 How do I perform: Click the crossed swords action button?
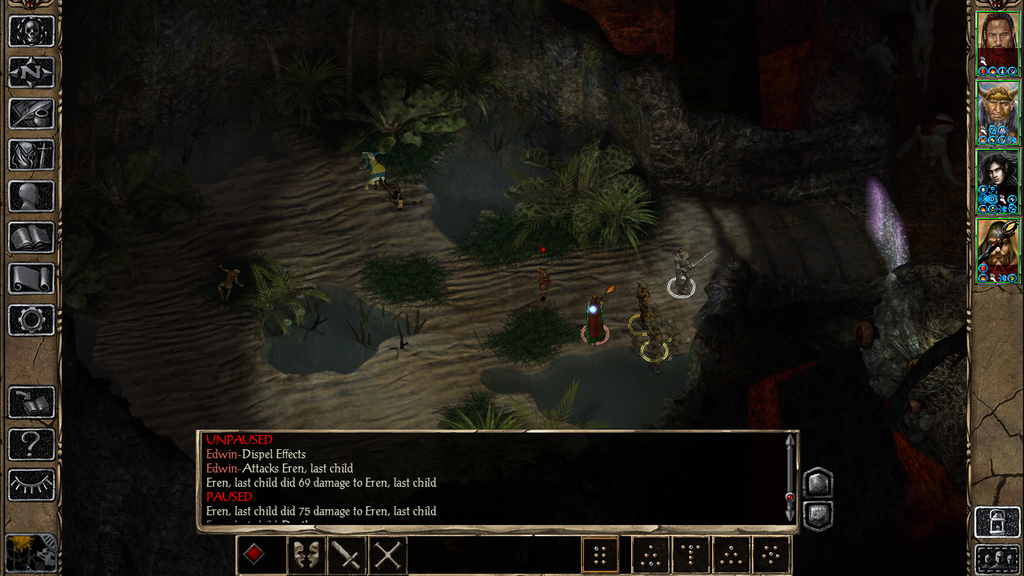(x=387, y=555)
